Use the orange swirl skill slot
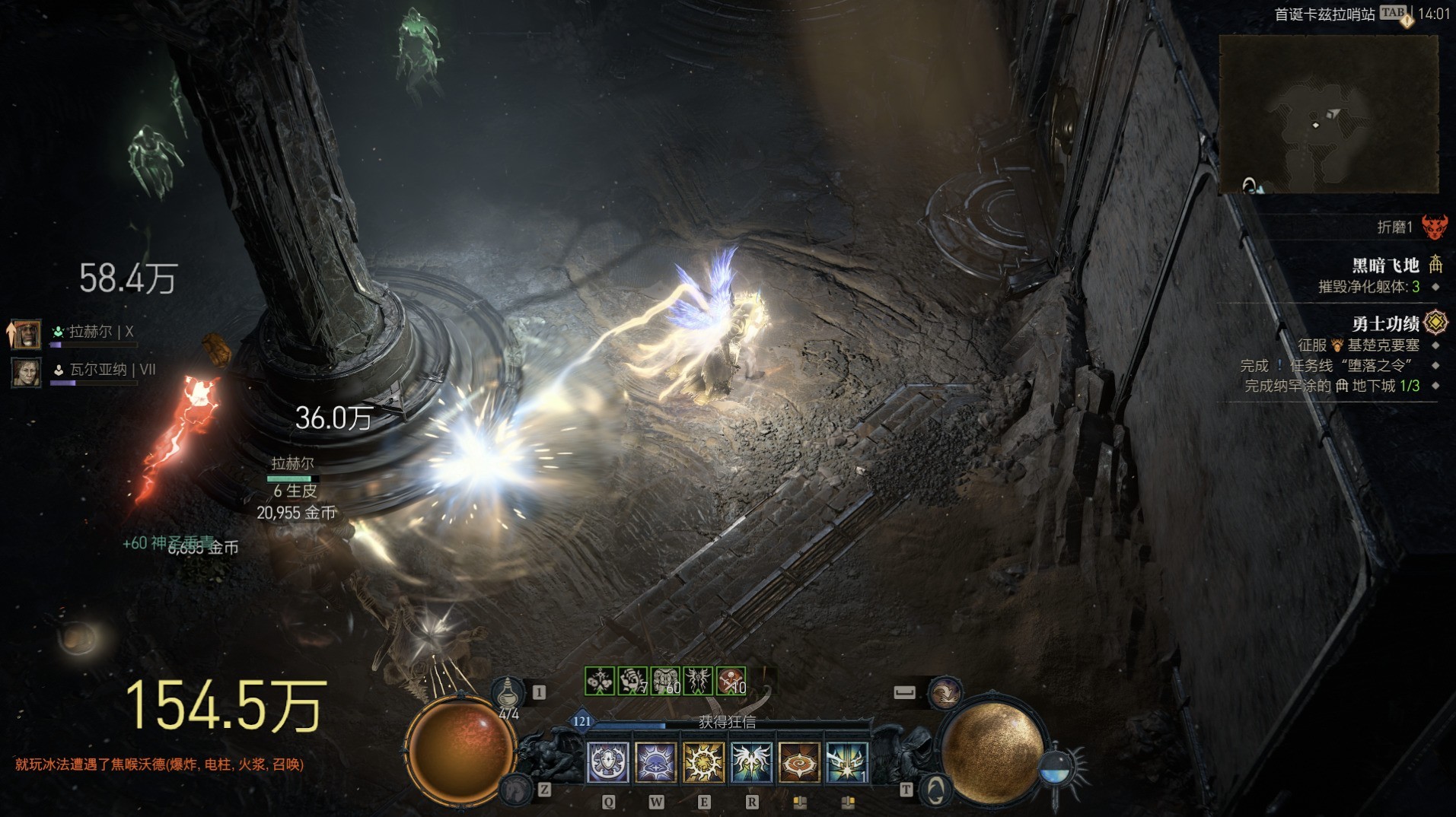This screenshot has height=817, width=1456. point(799,762)
